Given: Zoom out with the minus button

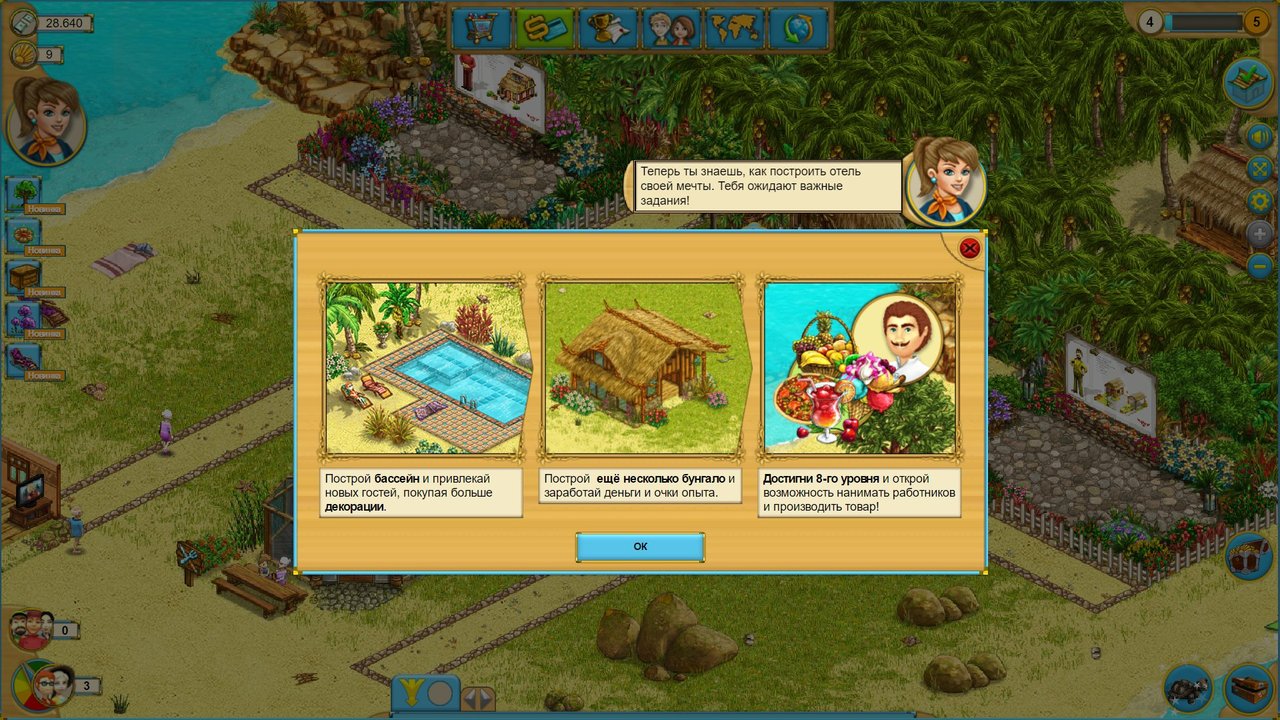Looking at the screenshot, I should 1259,266.
